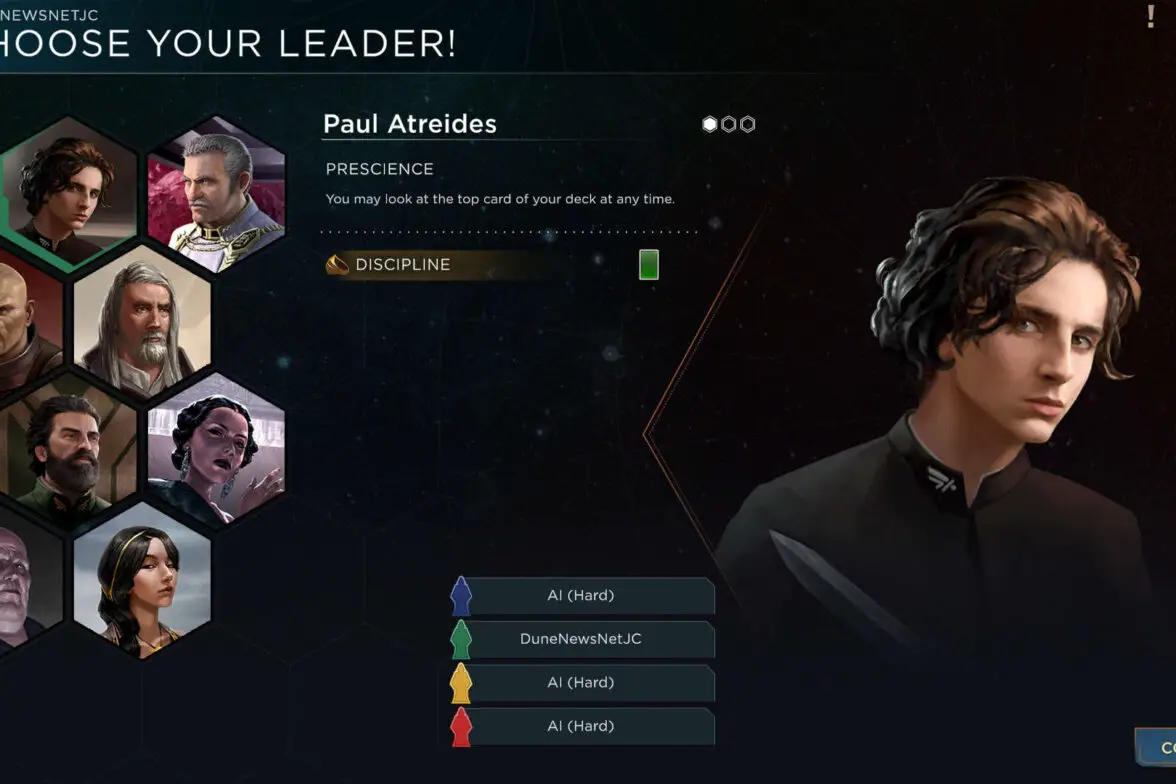This screenshot has height=784, width=1176.
Task: Open the exclamation mark notification icon
Action: pos(1151,17)
